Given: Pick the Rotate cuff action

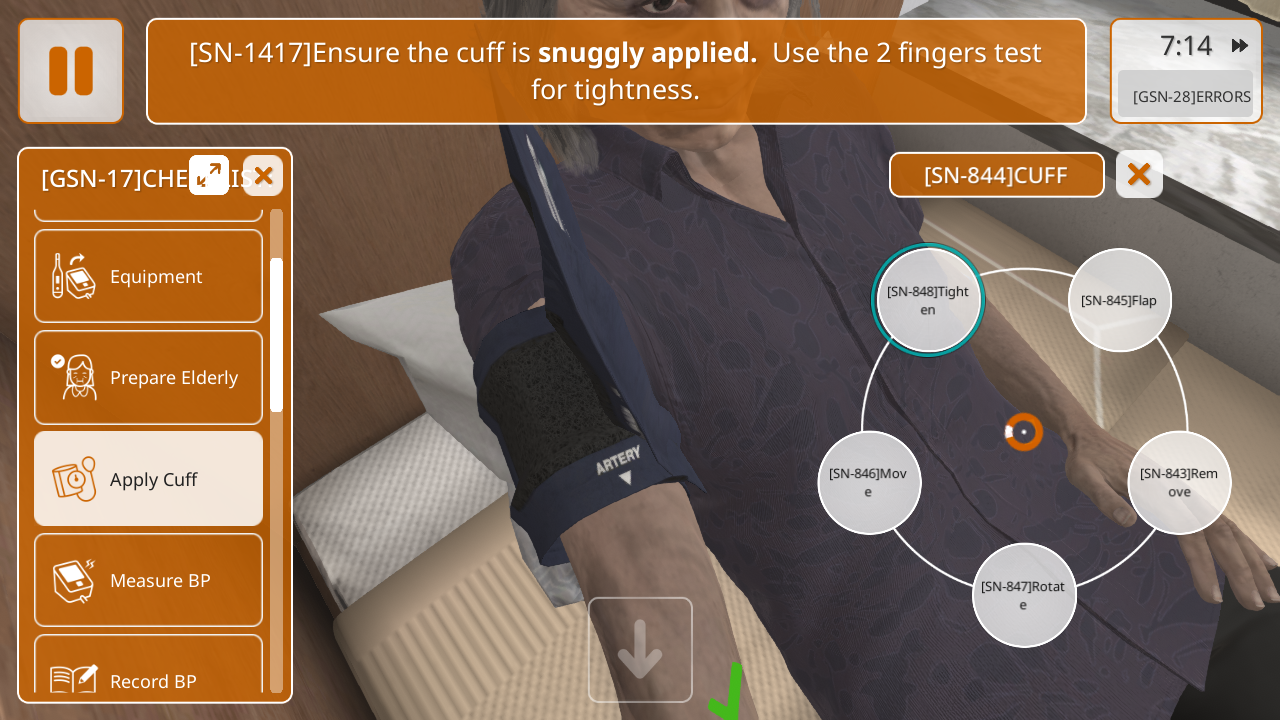Looking at the screenshot, I should [x=1023, y=595].
